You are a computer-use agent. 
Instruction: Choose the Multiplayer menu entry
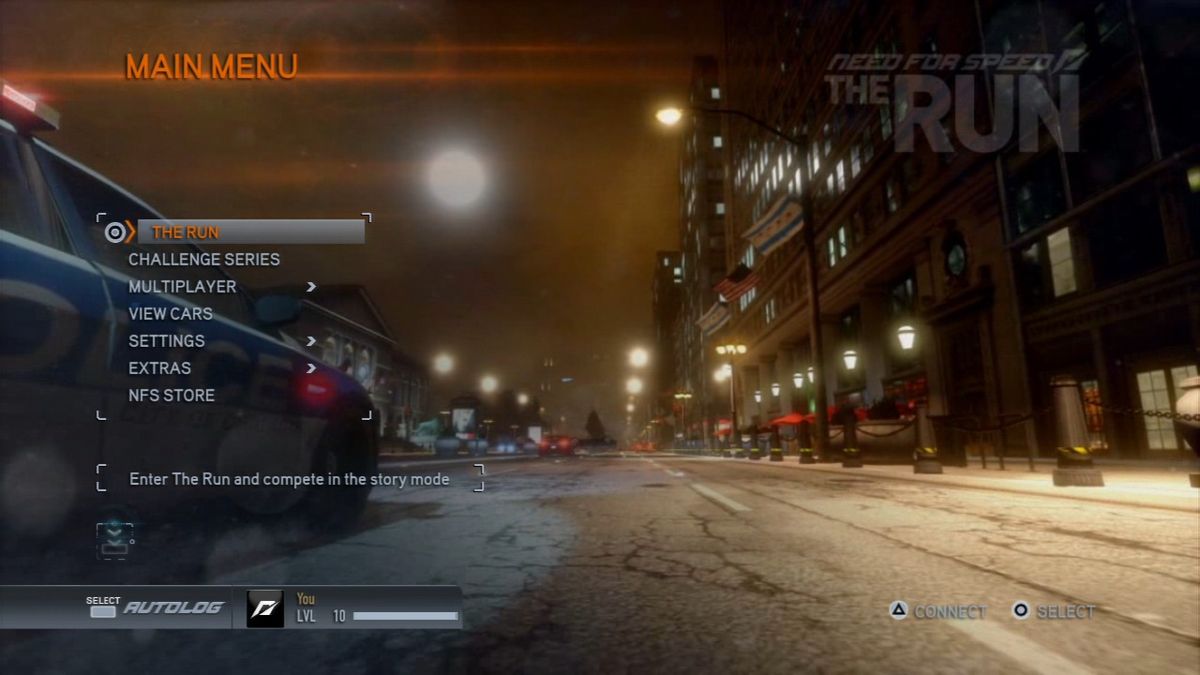click(182, 287)
